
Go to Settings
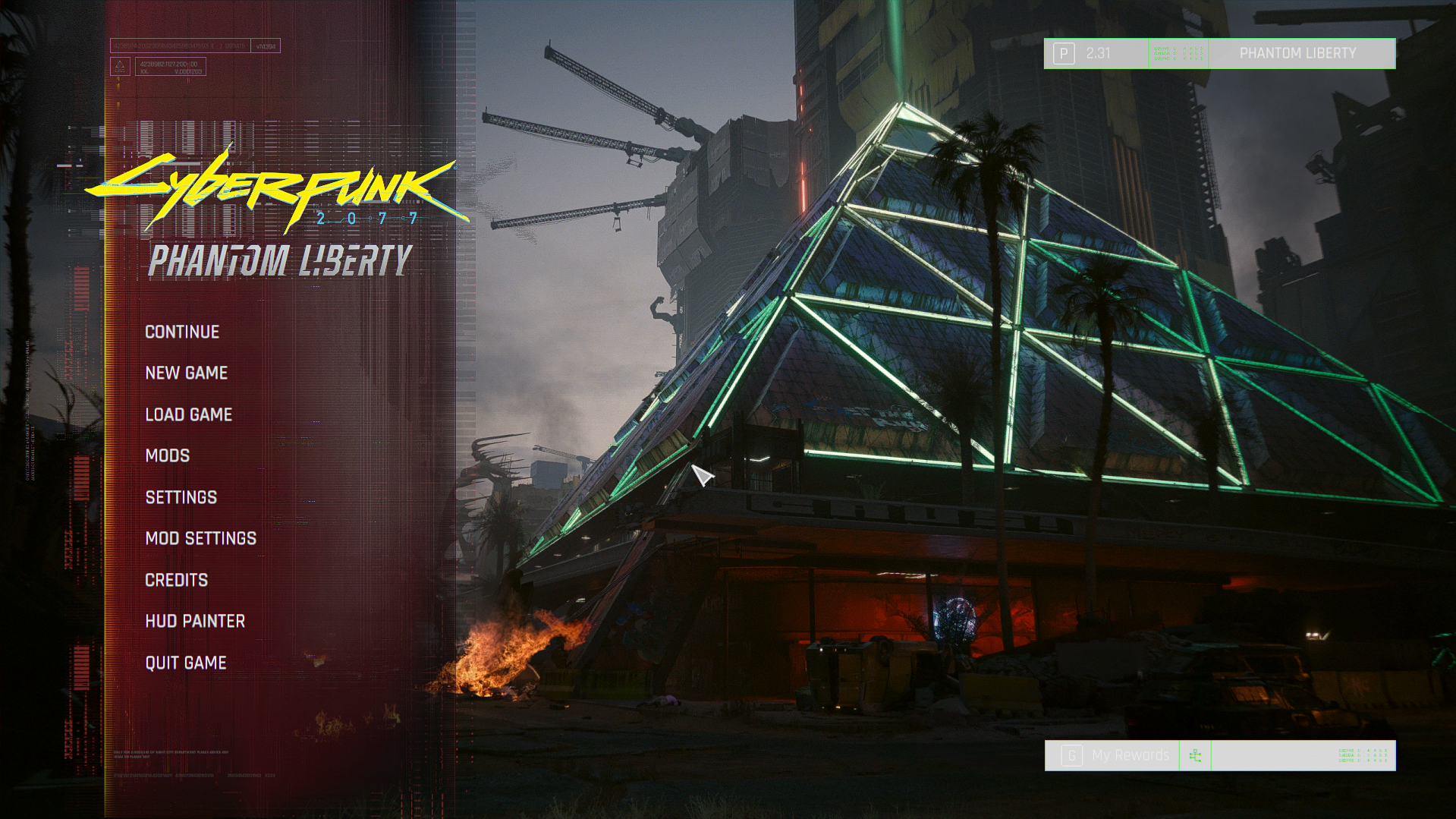(x=181, y=498)
